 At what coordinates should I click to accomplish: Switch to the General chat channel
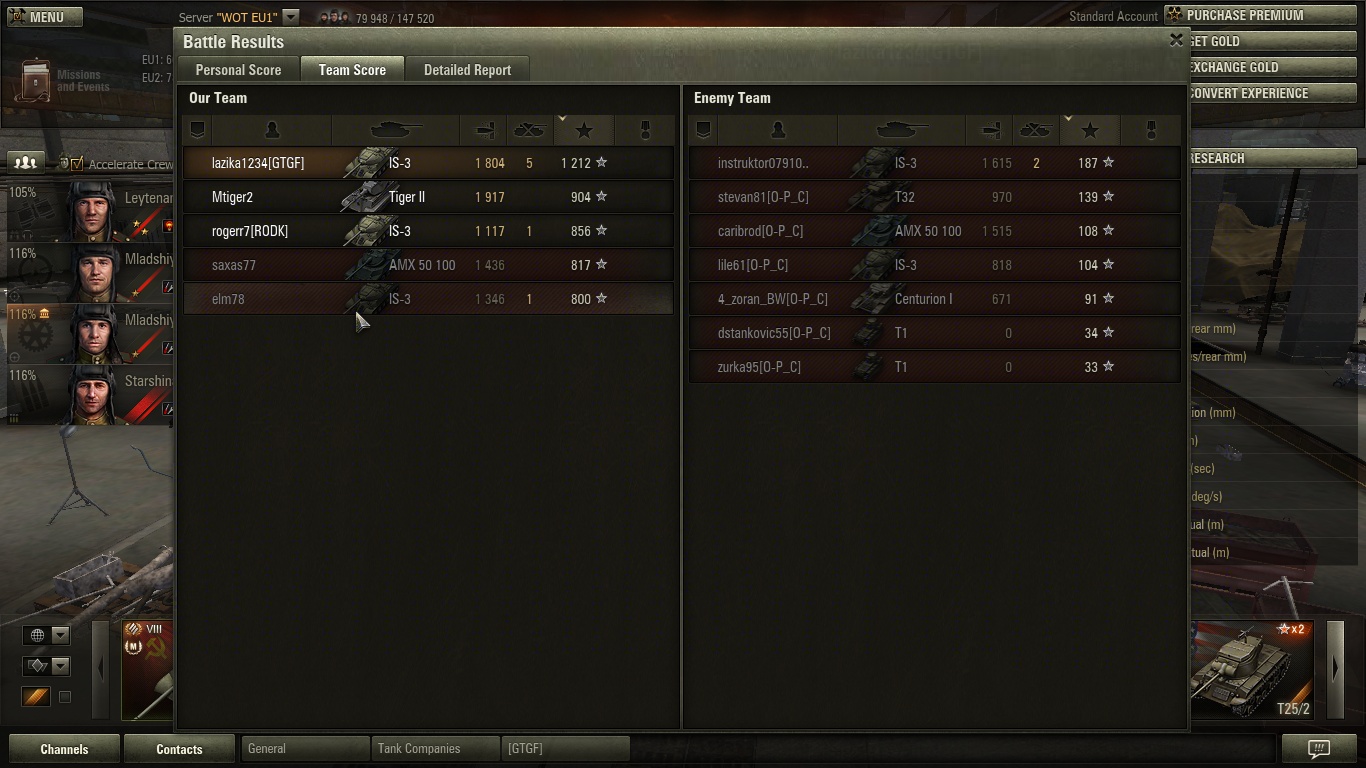(304, 748)
